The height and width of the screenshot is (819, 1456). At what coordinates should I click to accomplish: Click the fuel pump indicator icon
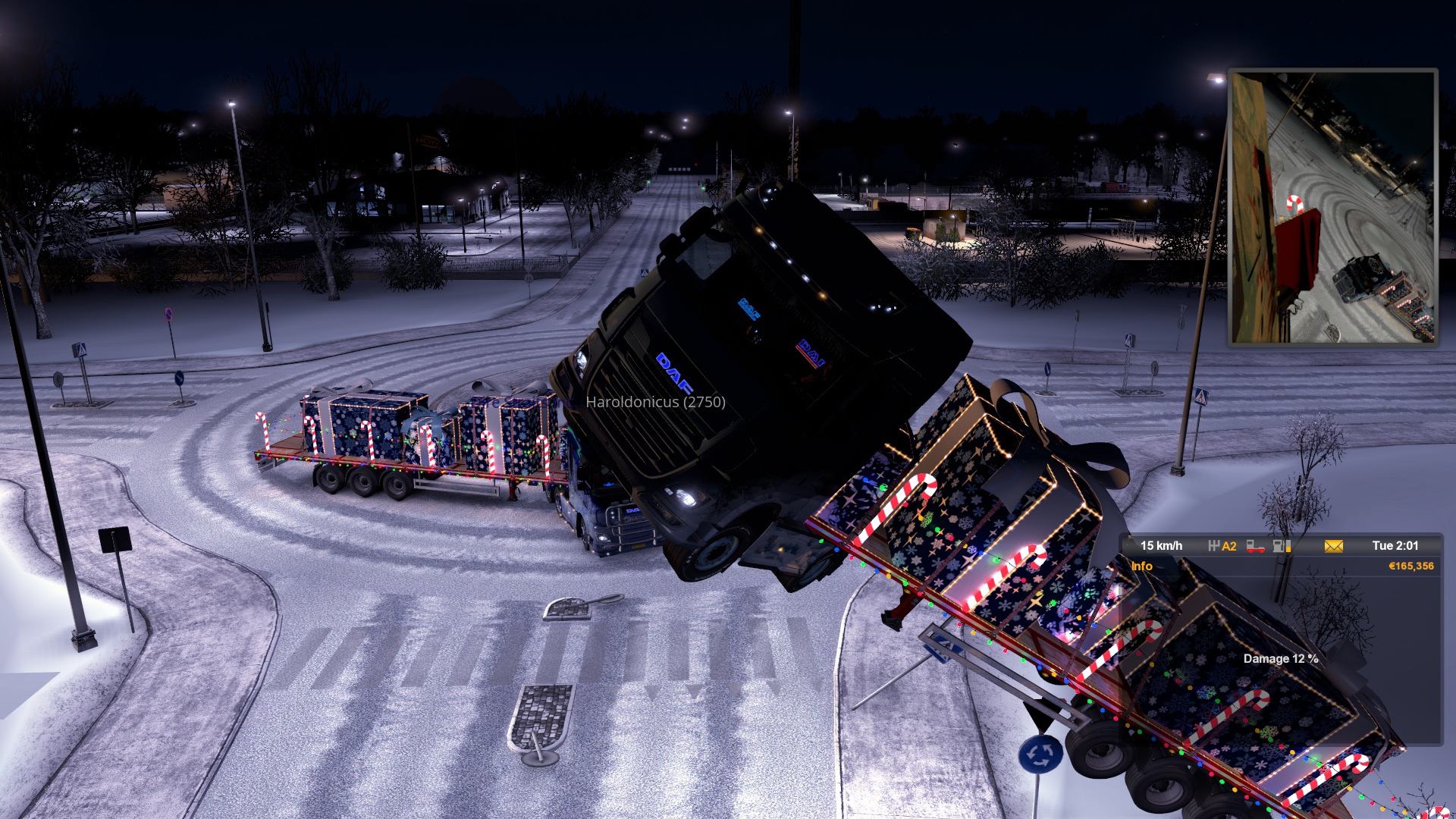(1282, 546)
